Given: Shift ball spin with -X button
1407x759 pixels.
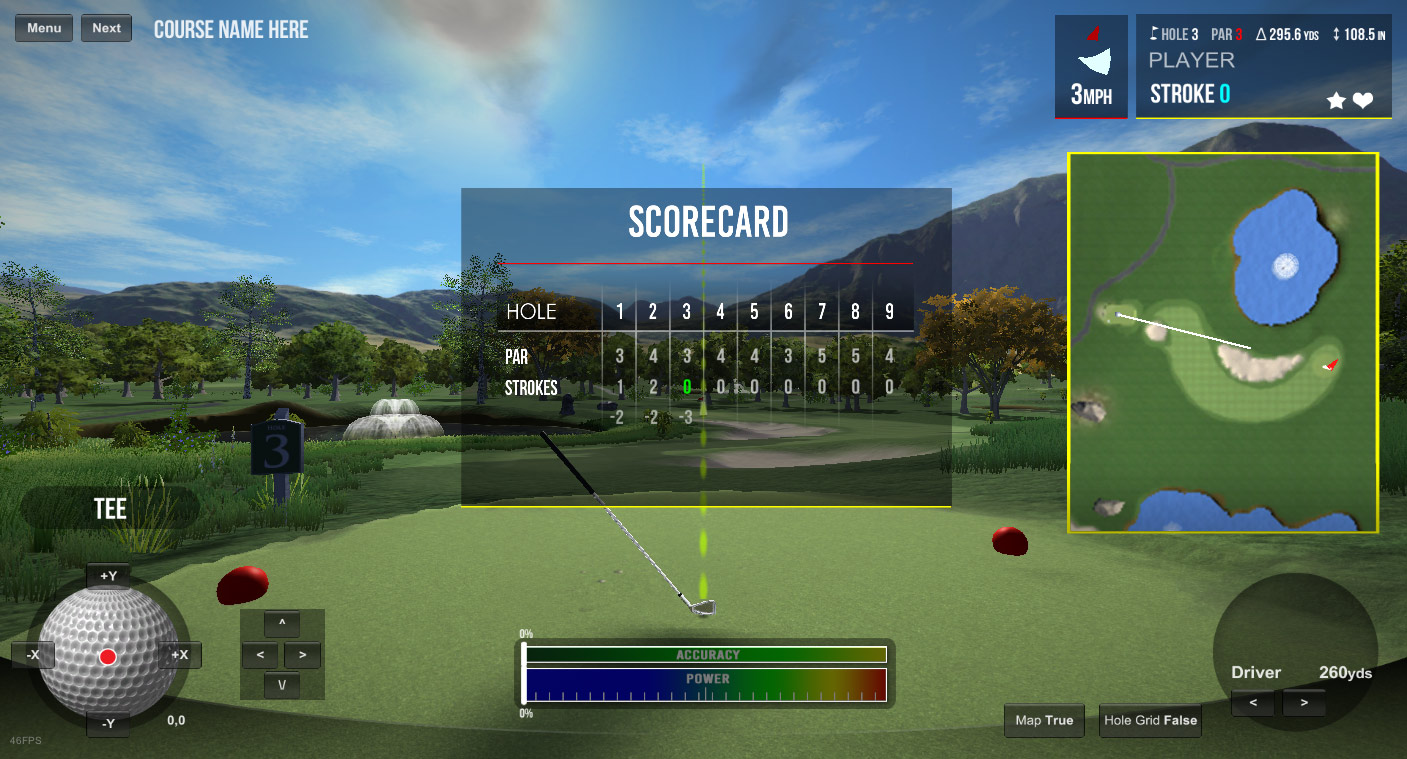Looking at the screenshot, I should (33, 655).
